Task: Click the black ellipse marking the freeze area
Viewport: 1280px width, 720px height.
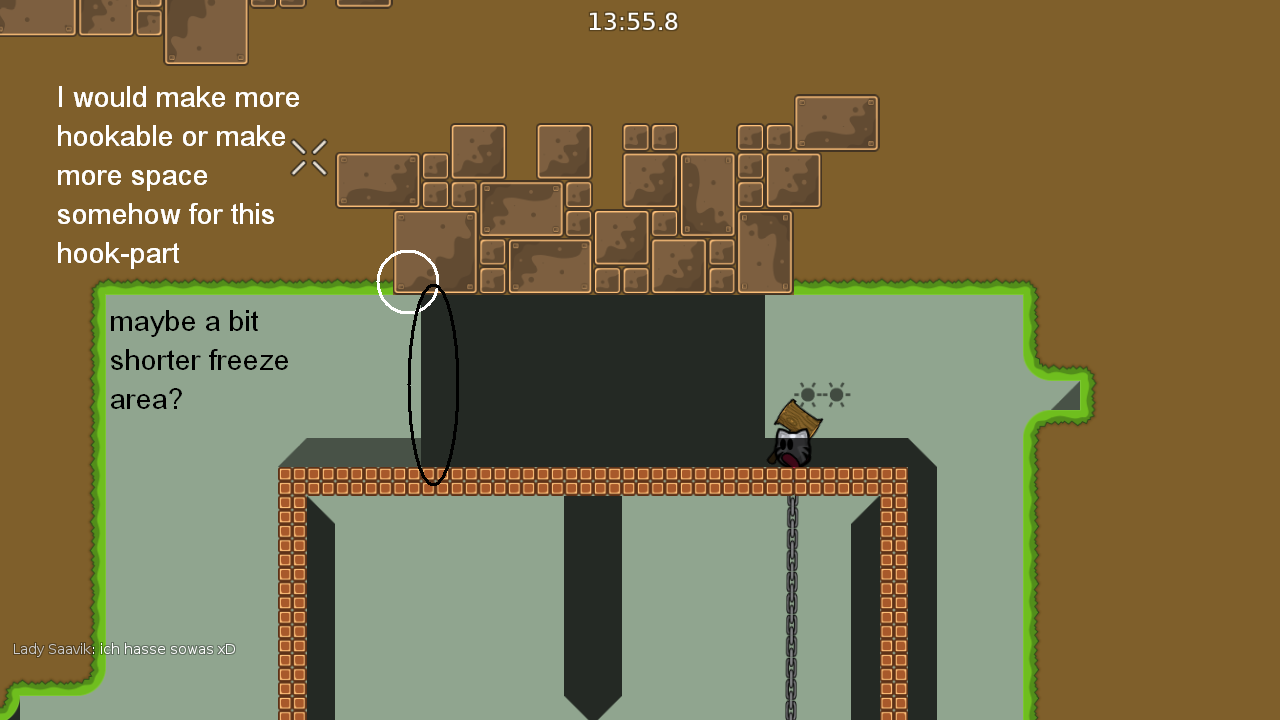Action: tap(433, 385)
